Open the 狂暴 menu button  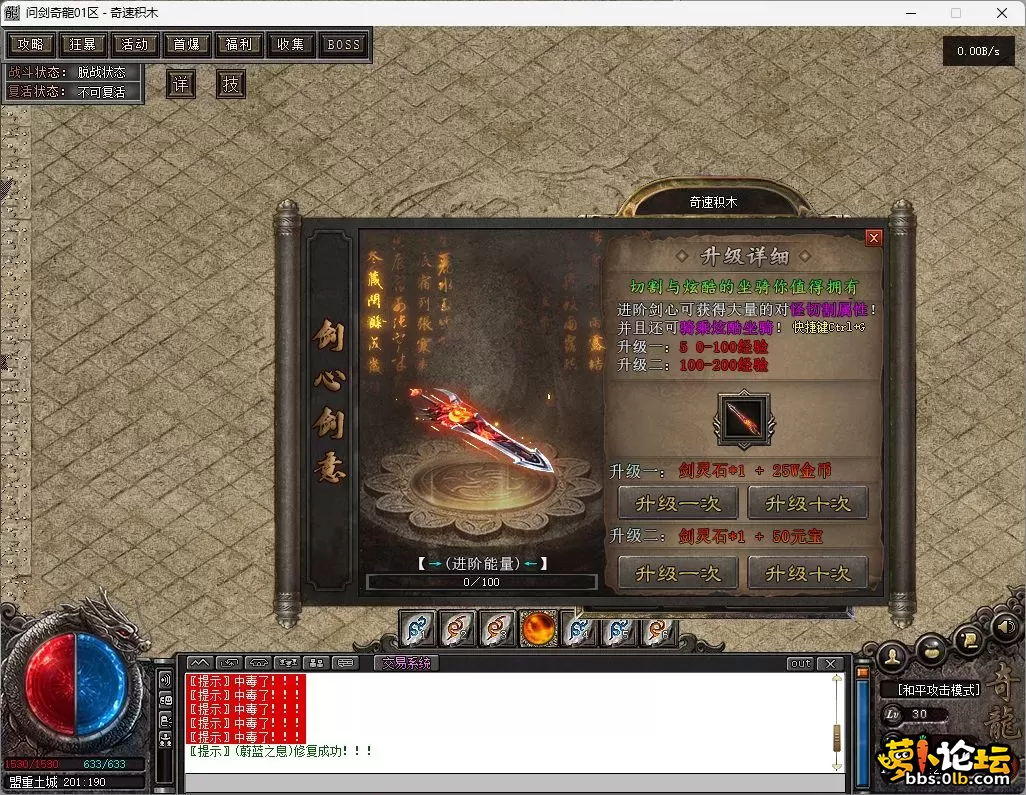(83, 45)
